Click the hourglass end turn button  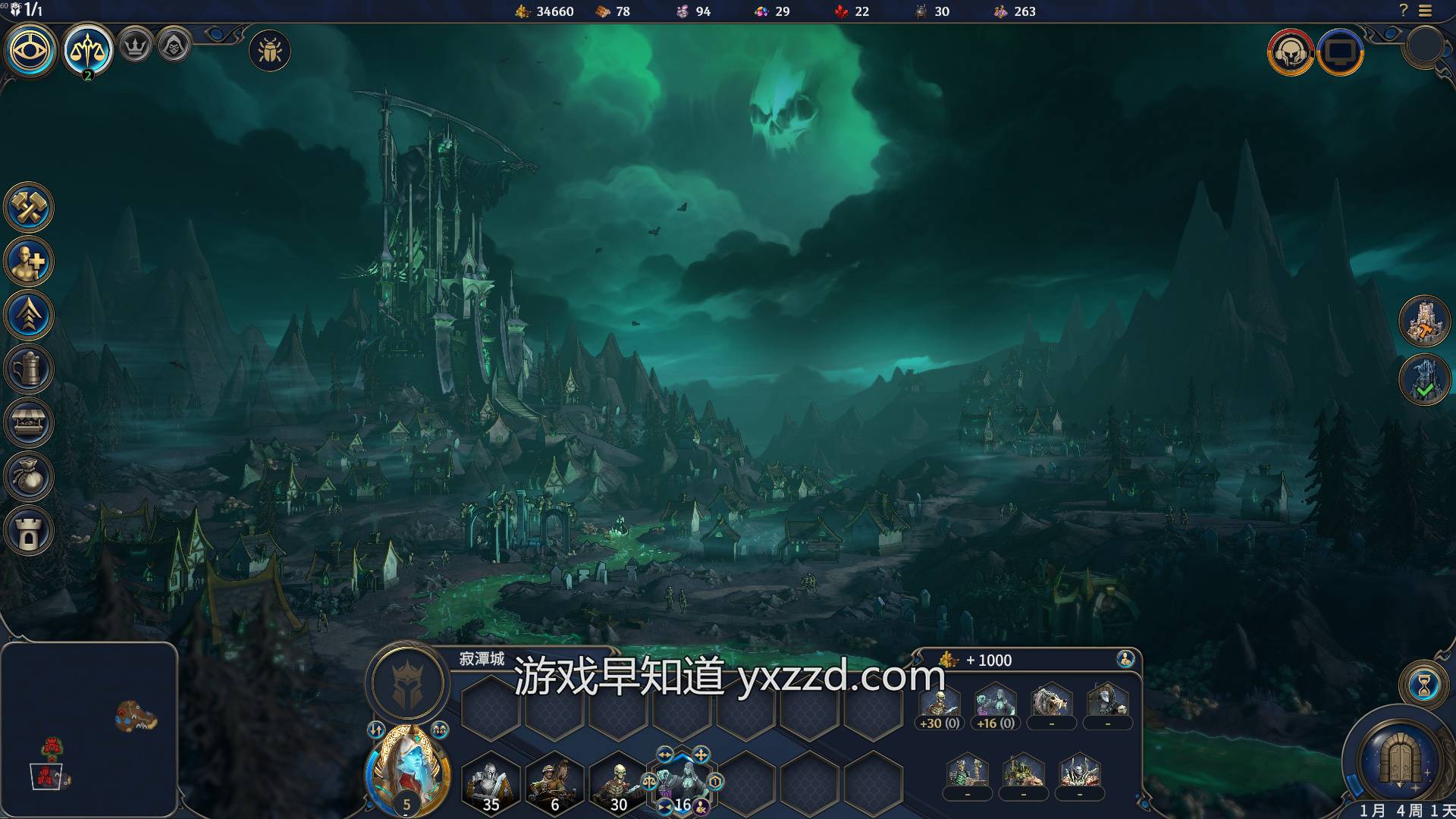[x=1424, y=685]
